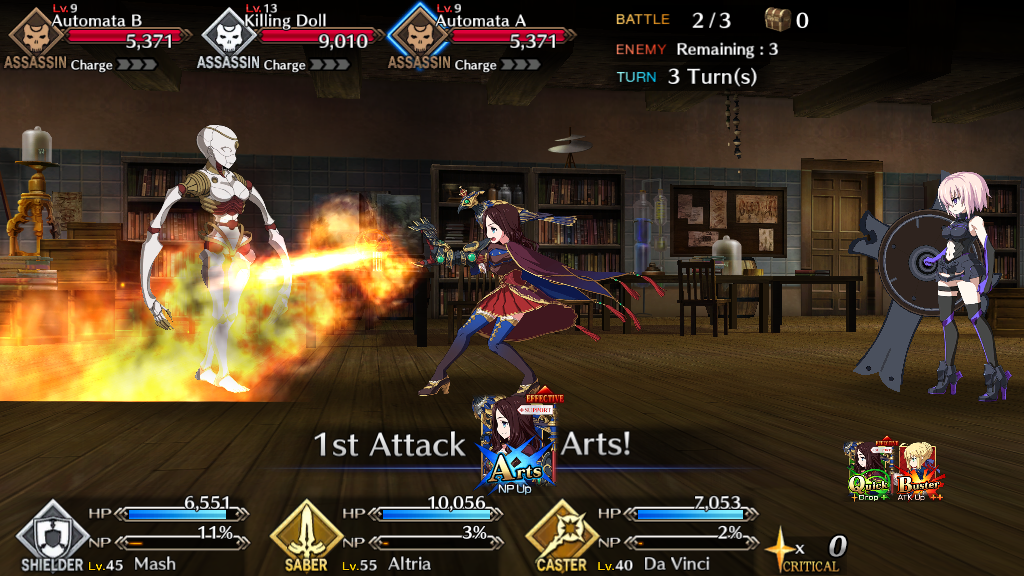Target the Automata B enemy plate
Screen dimensions: 1024x576
(x=95, y=38)
